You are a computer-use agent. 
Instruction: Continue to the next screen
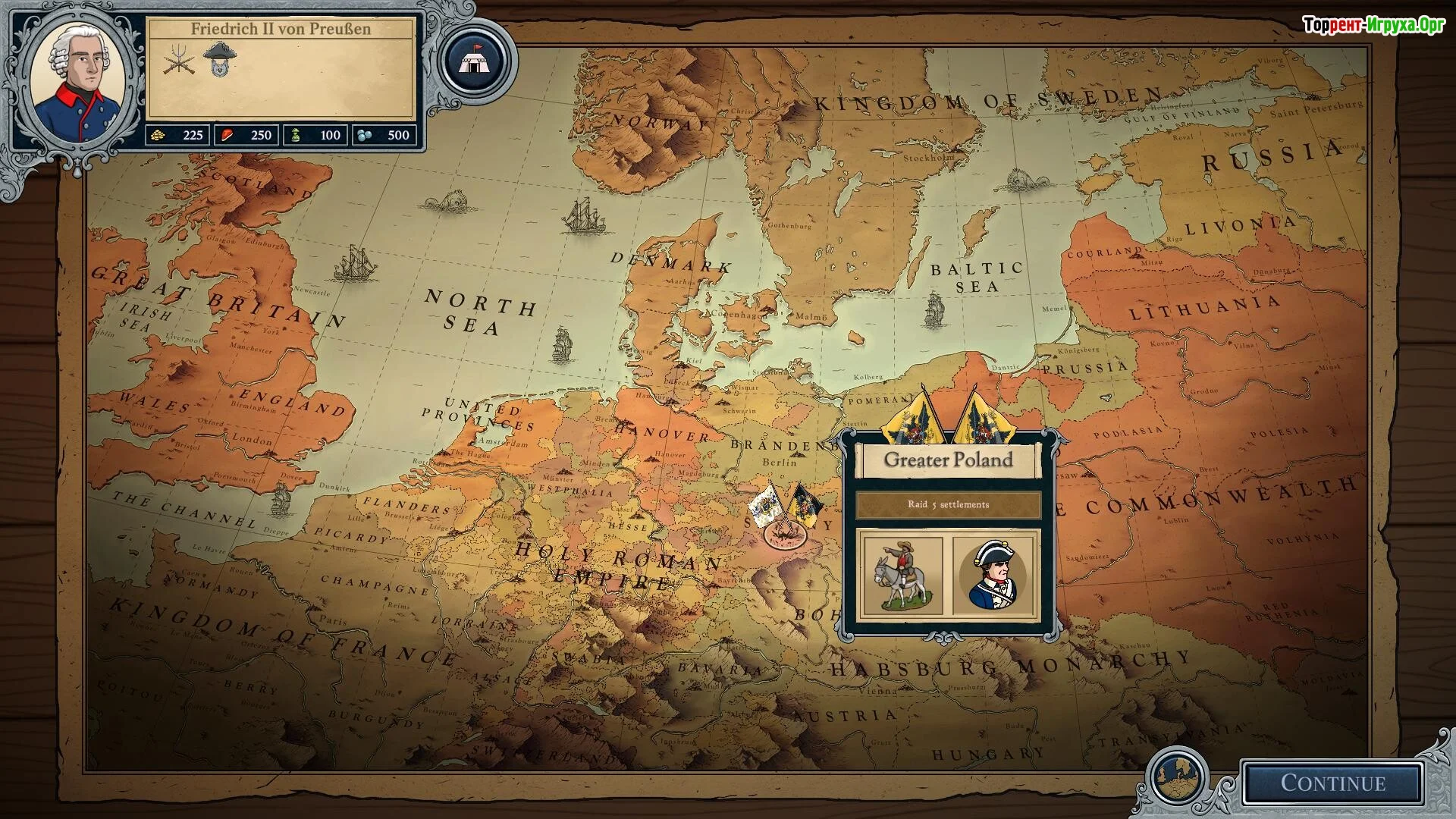tap(1332, 783)
